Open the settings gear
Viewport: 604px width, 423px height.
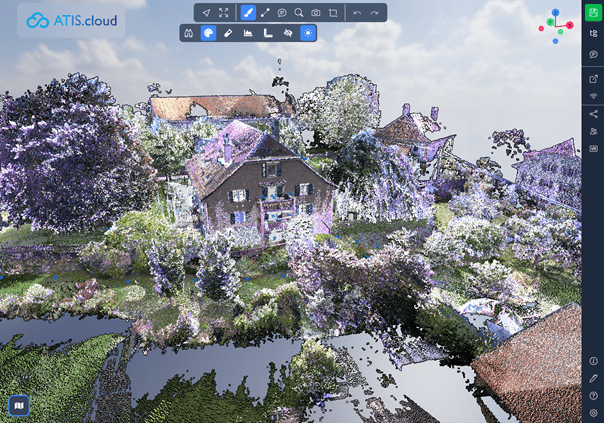click(x=594, y=413)
